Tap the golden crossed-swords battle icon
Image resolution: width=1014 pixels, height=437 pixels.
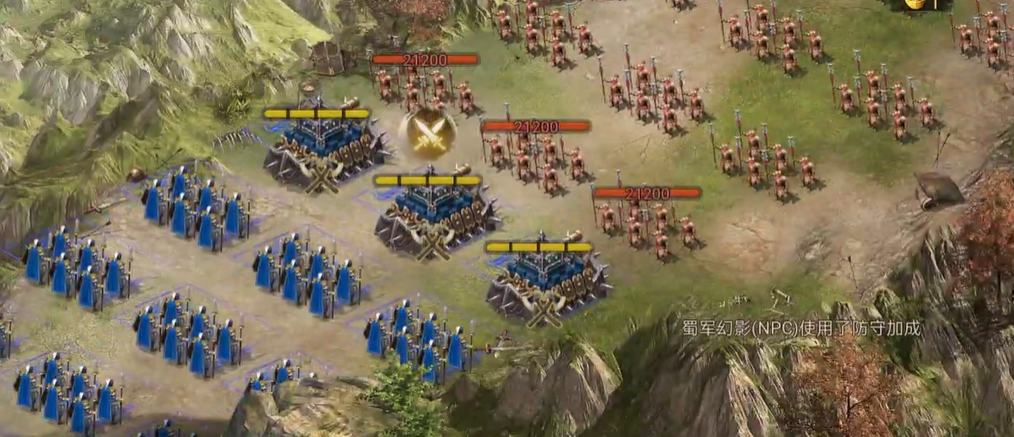coord(427,133)
